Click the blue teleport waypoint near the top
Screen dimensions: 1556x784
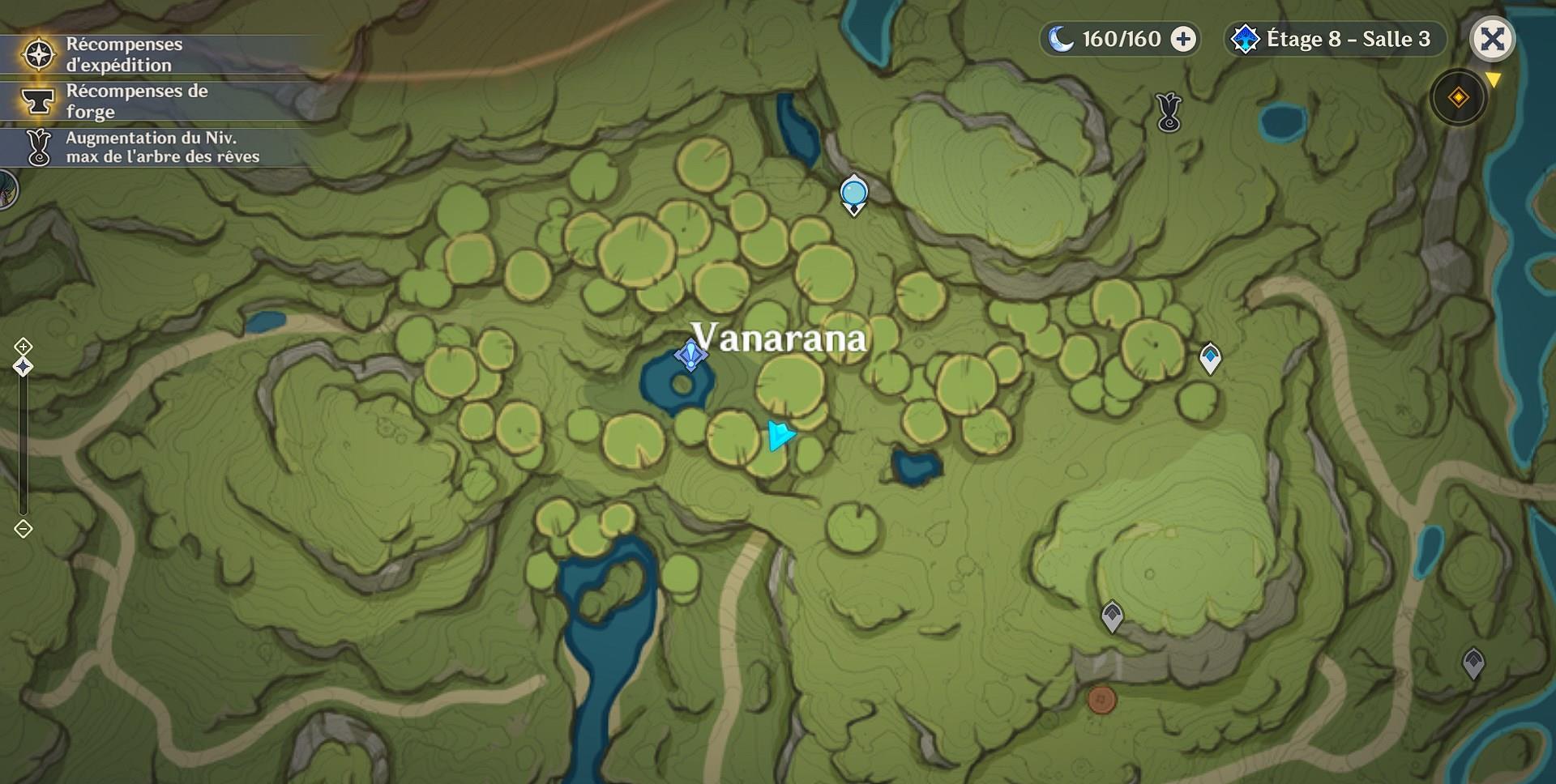tap(852, 196)
